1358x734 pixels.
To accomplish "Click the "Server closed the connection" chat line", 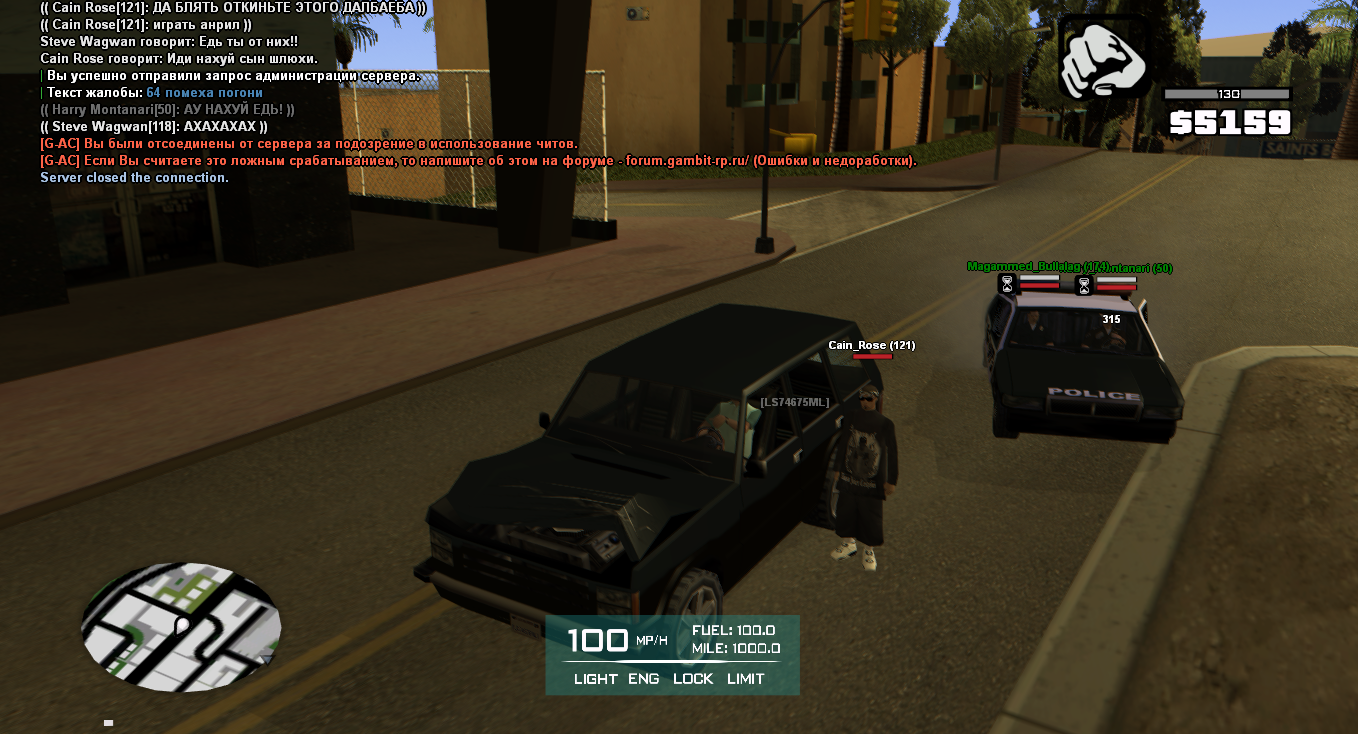I will pos(134,178).
